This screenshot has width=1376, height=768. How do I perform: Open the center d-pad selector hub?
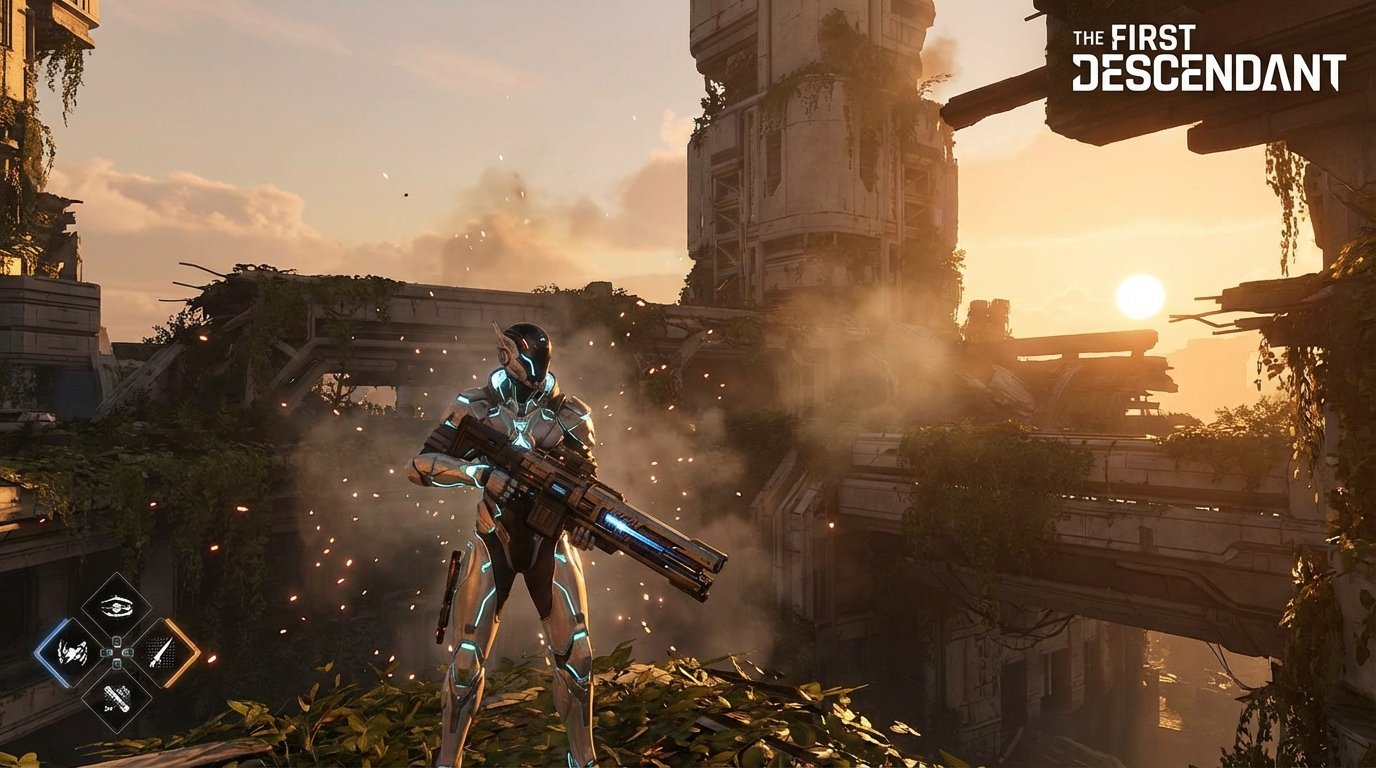[x=117, y=652]
